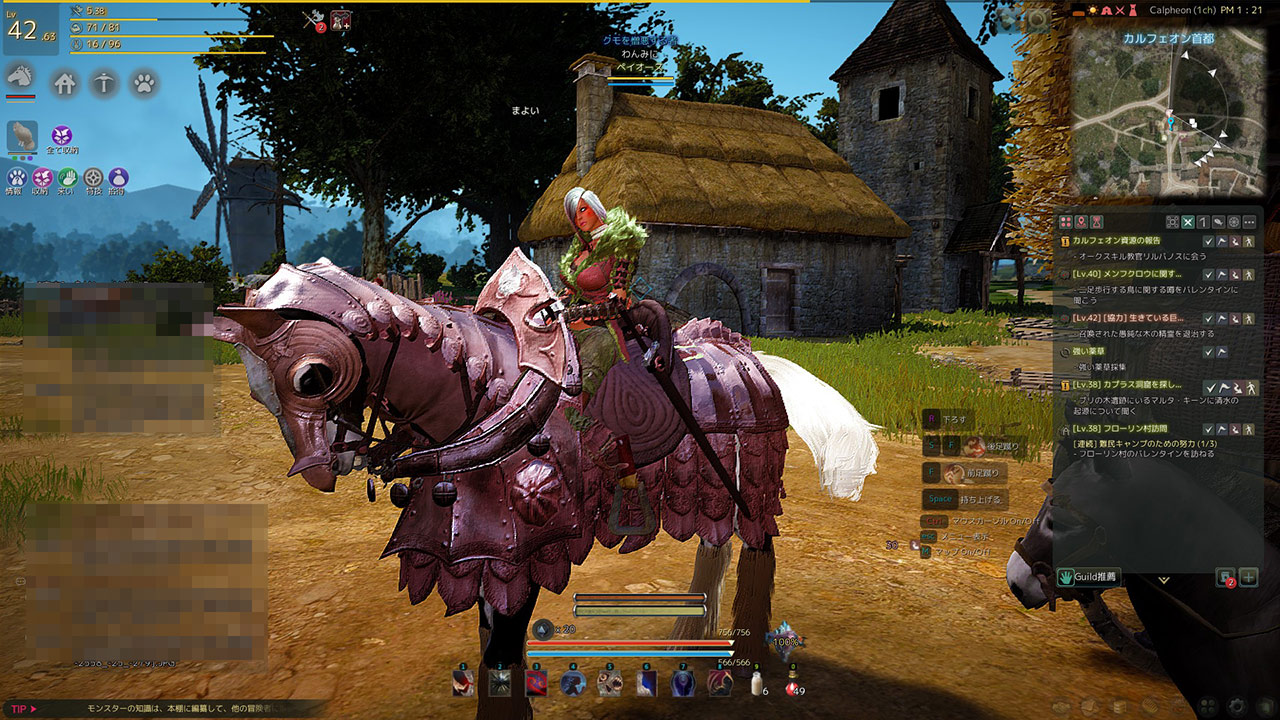Open the gear settings icon at bottom right
The width and height of the screenshot is (1280, 720).
pos(1239,705)
